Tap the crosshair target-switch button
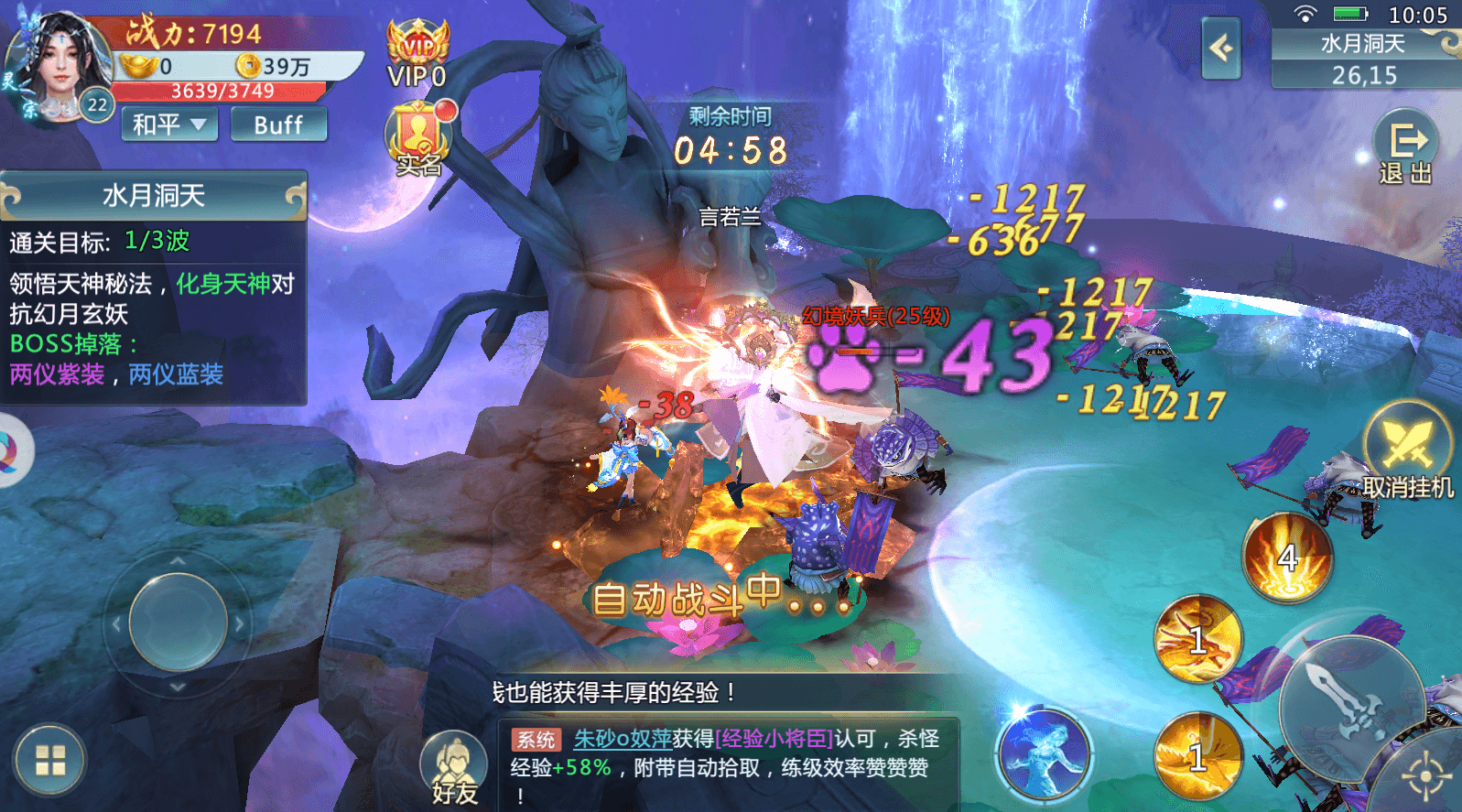Screen dimensions: 1462x812 coord(1425,777)
